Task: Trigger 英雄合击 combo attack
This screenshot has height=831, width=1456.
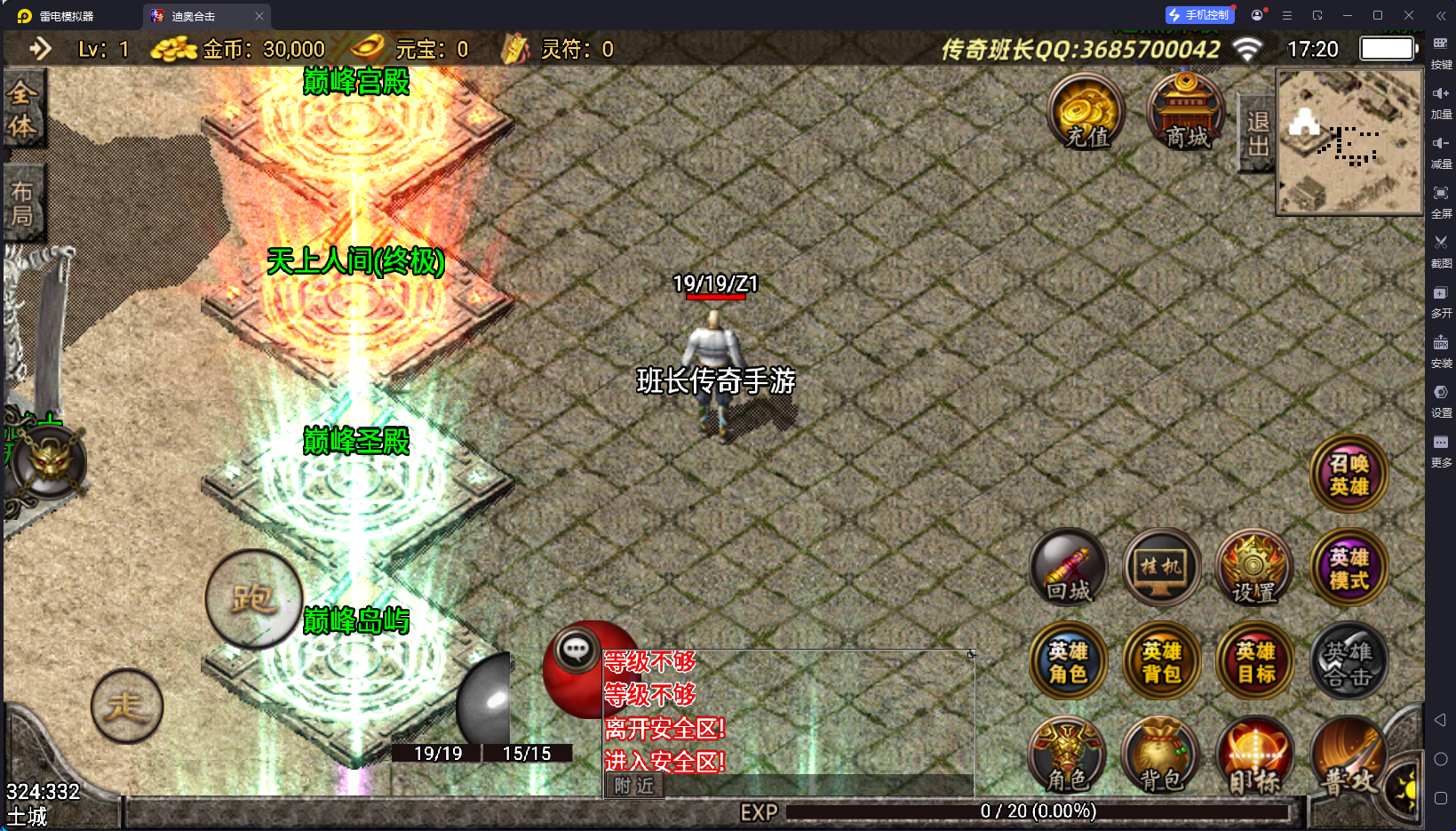Action: (x=1349, y=662)
